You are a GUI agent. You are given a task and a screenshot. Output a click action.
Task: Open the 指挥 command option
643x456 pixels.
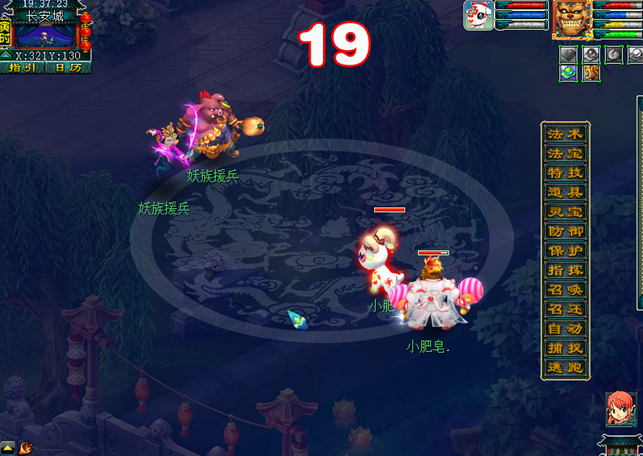pyautogui.click(x=565, y=271)
